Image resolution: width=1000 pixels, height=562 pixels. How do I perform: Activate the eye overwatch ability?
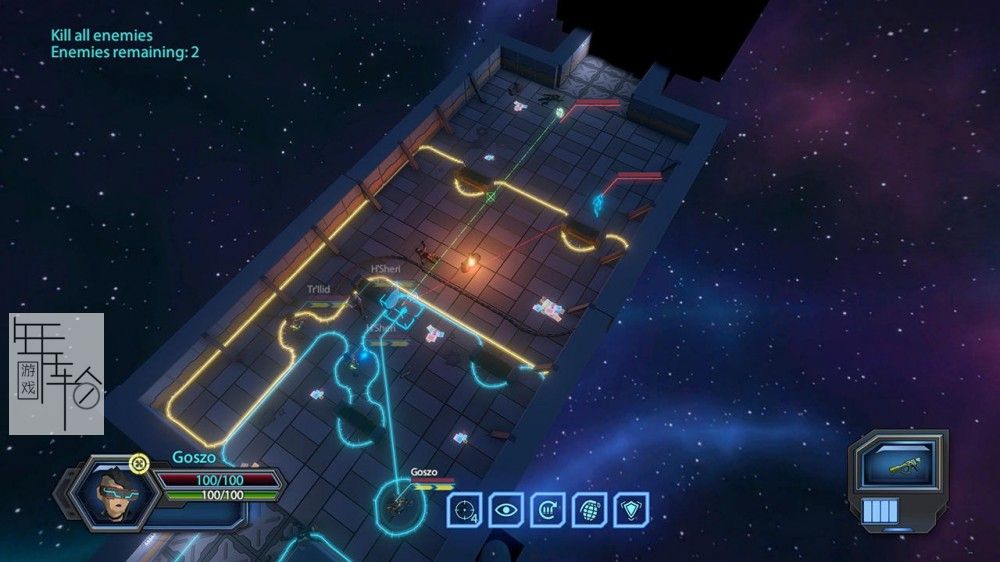(x=506, y=510)
